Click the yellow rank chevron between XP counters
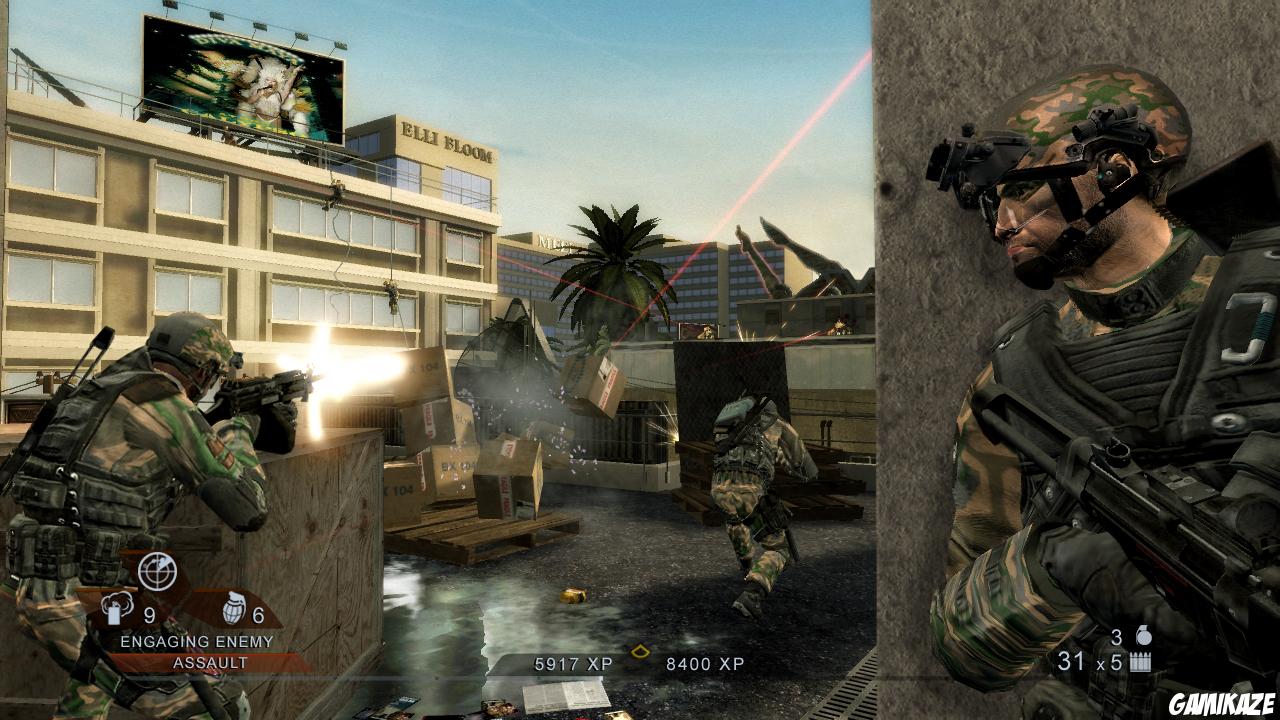 click(640, 650)
